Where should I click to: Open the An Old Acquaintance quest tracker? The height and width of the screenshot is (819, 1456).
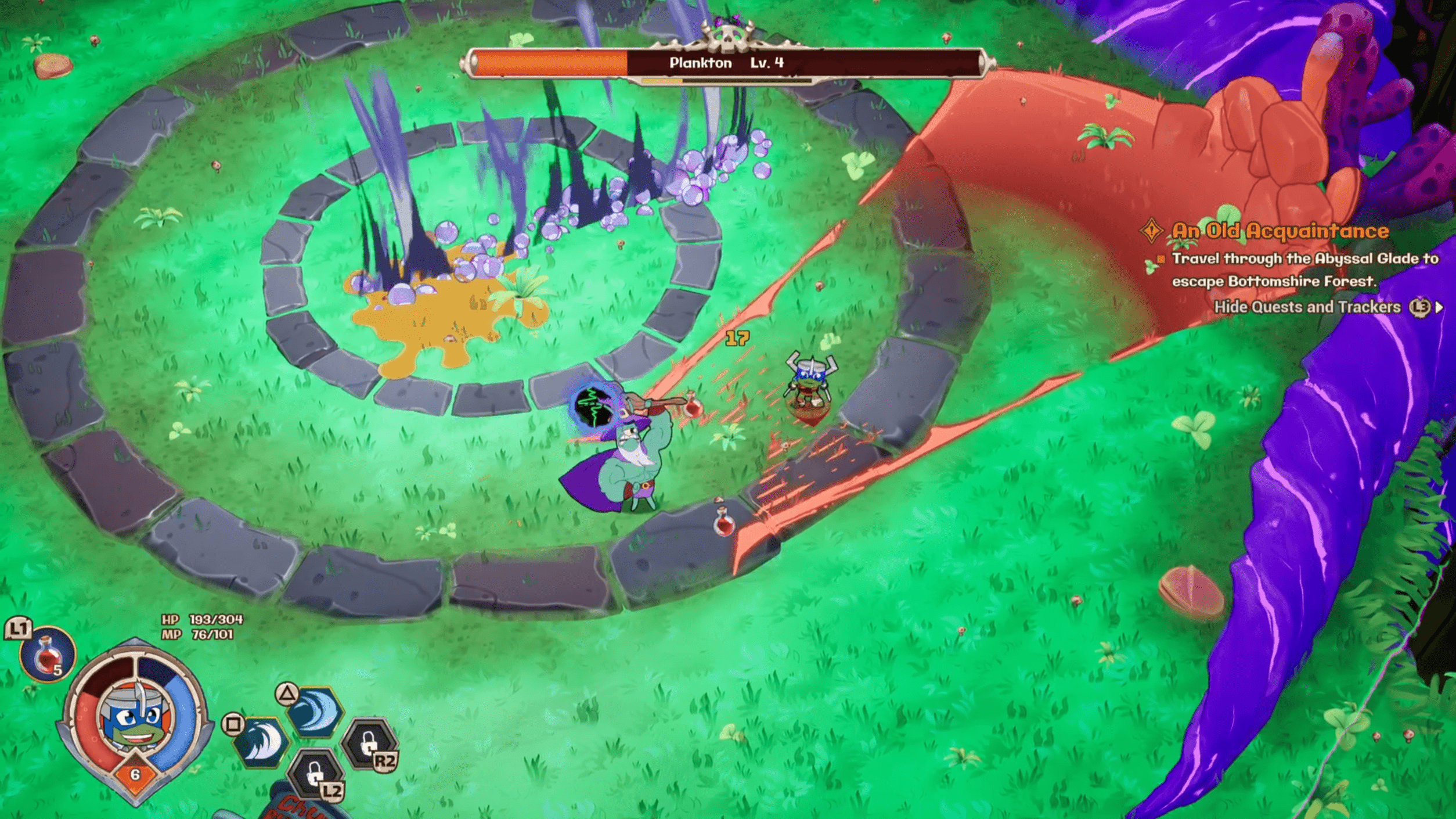point(1279,231)
